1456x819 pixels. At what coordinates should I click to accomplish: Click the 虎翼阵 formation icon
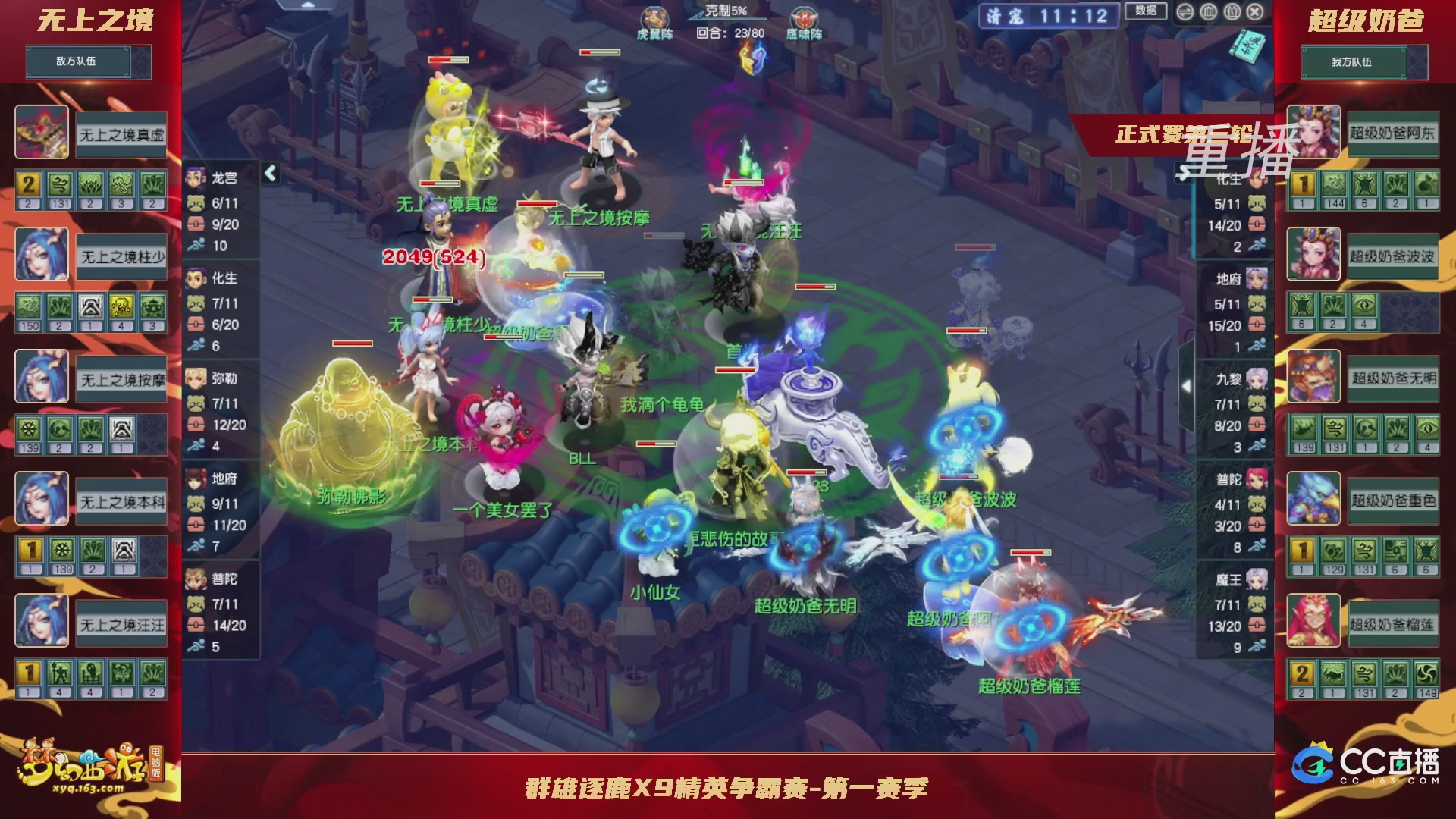tap(654, 17)
